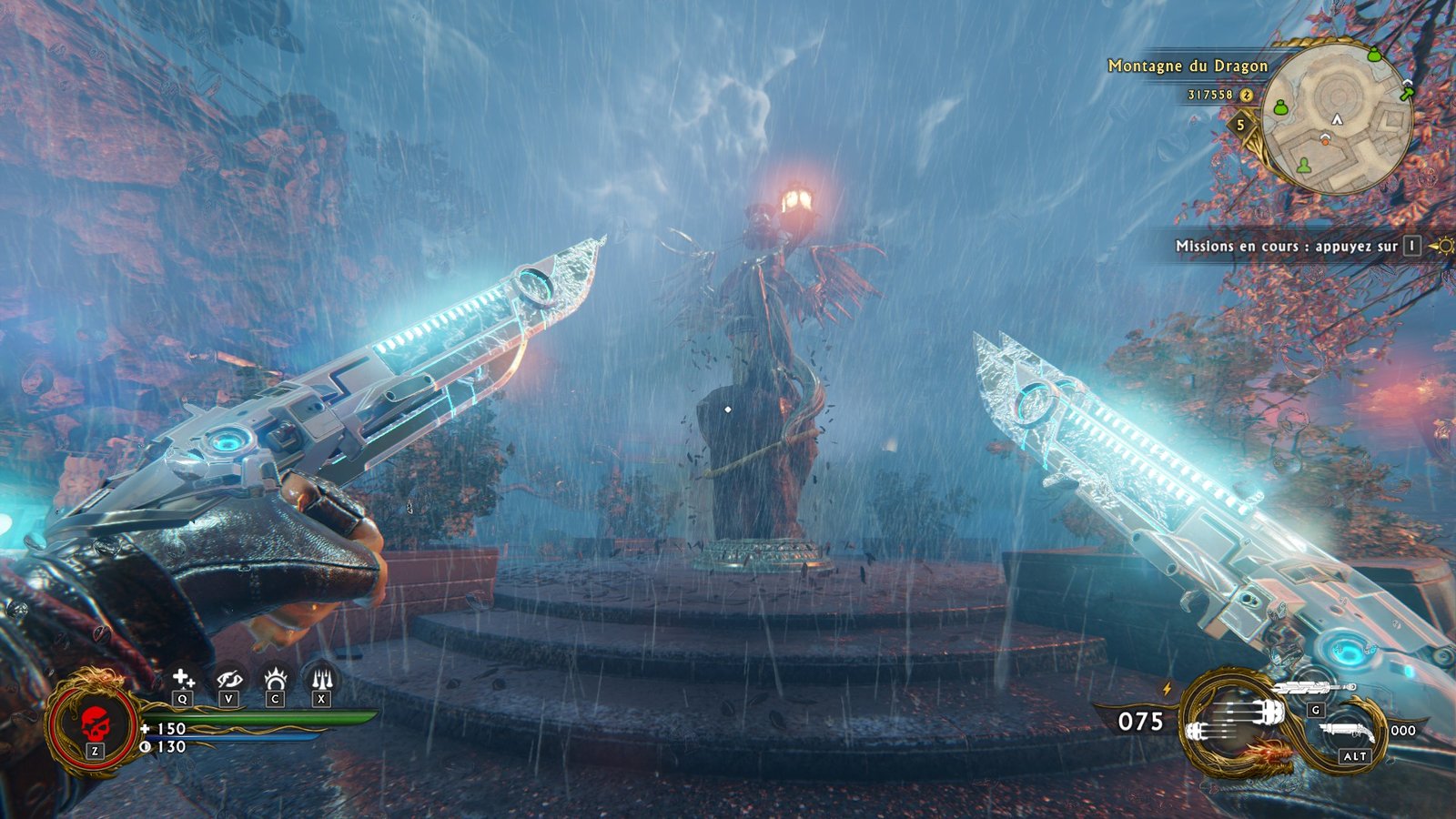Trigger the spiked ring burst ability
The image size is (1456, 819).
(275, 679)
